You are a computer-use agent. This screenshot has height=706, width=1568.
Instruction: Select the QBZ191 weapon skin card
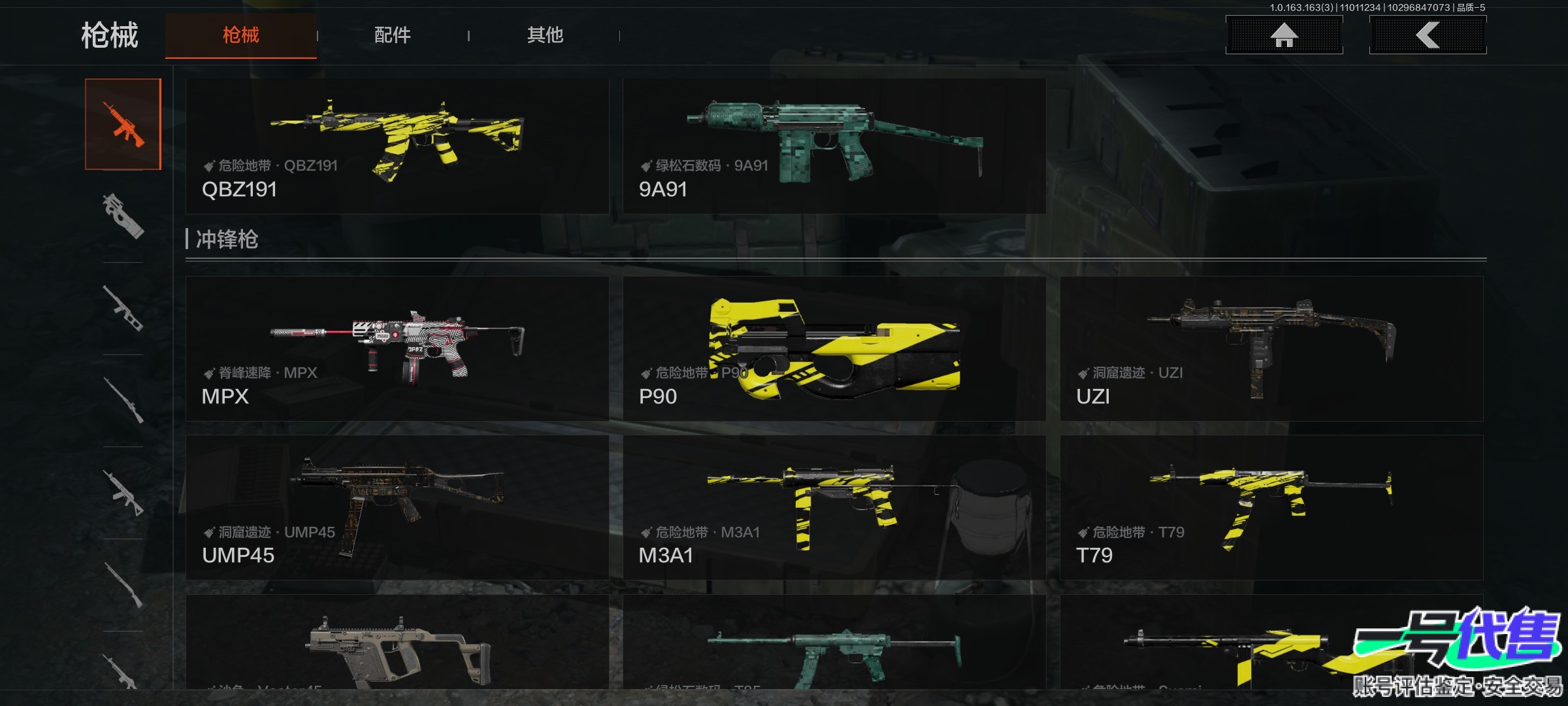coord(397,146)
